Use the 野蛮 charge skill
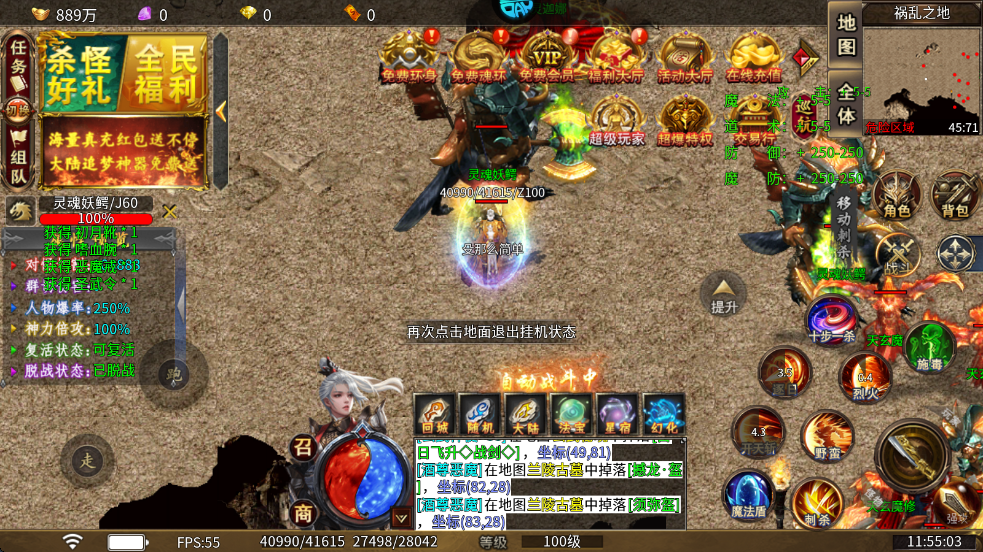 click(x=827, y=435)
